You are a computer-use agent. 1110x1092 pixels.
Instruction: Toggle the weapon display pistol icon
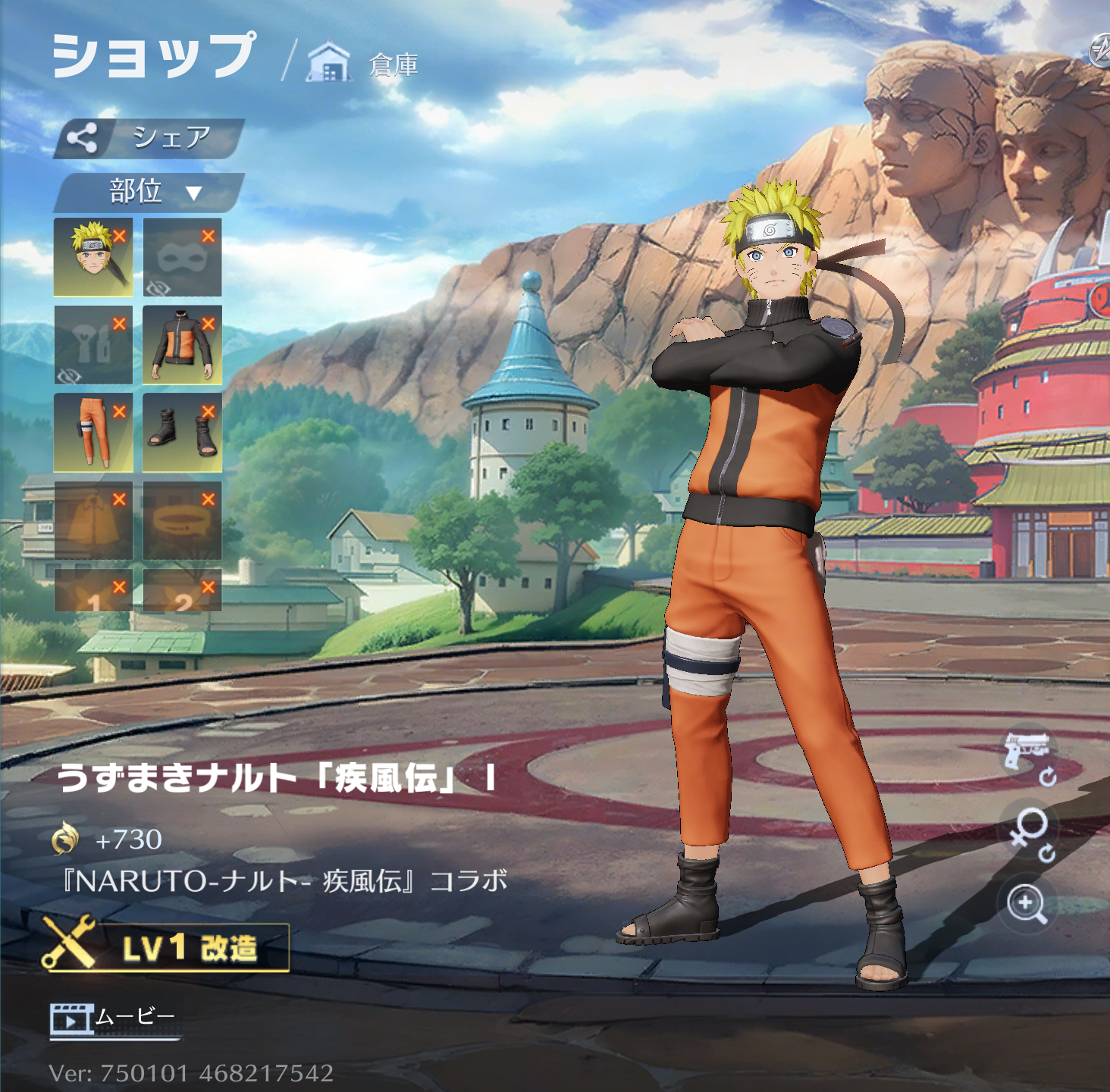[x=1028, y=755]
